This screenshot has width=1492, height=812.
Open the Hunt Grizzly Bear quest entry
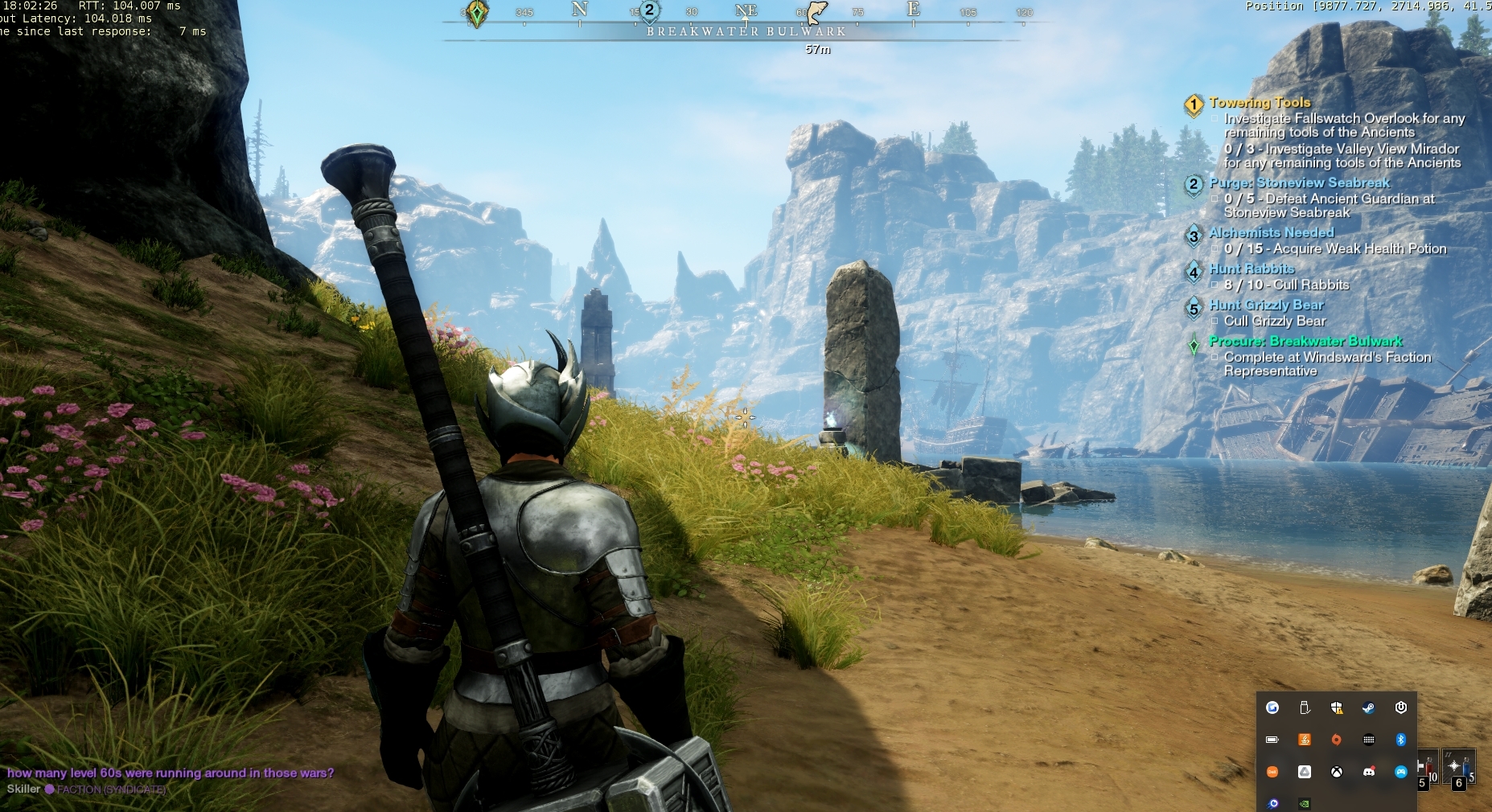point(1266,306)
